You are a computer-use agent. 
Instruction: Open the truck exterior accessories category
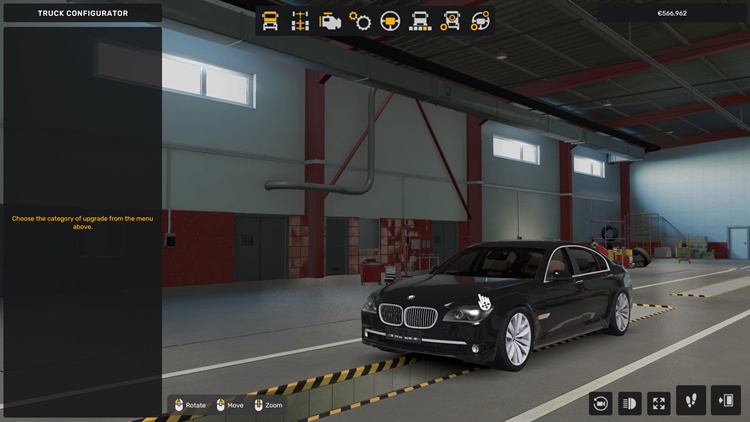451,20
